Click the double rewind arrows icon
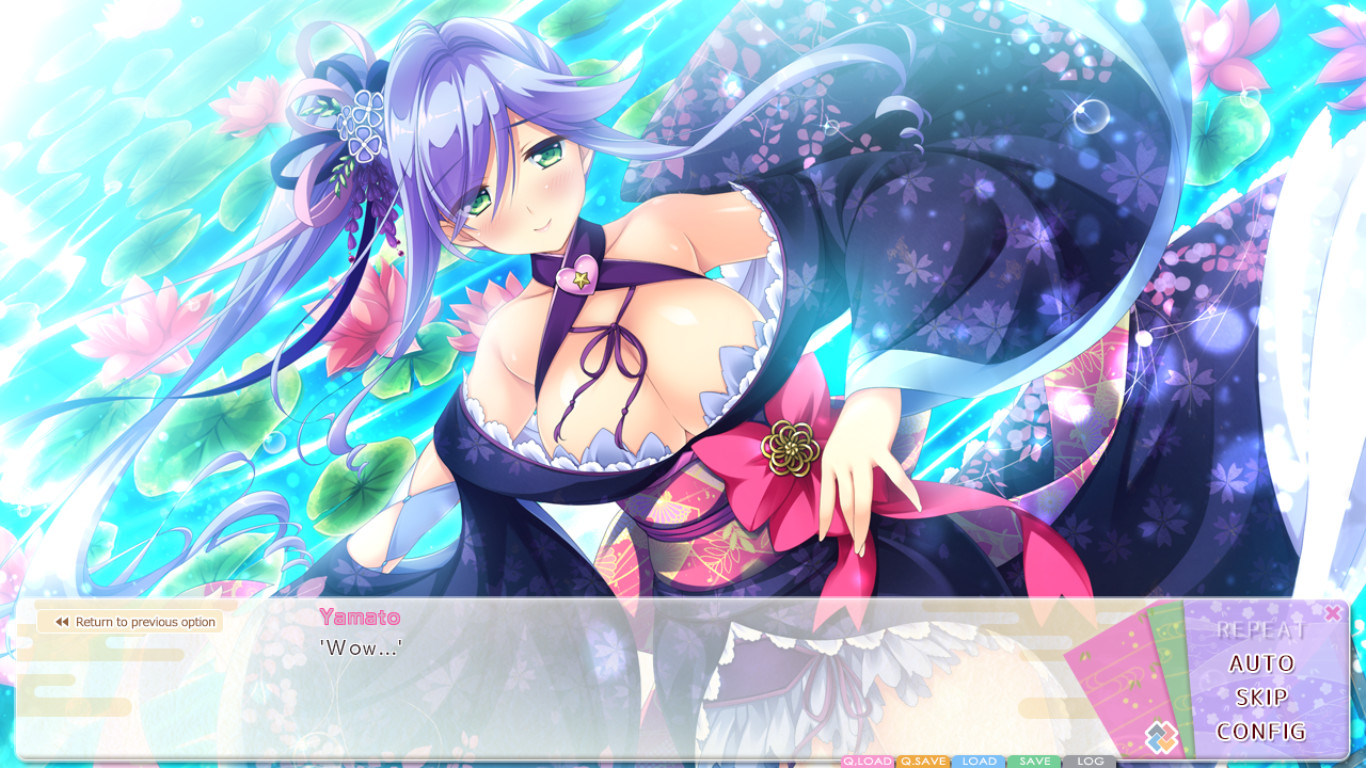 [61, 621]
